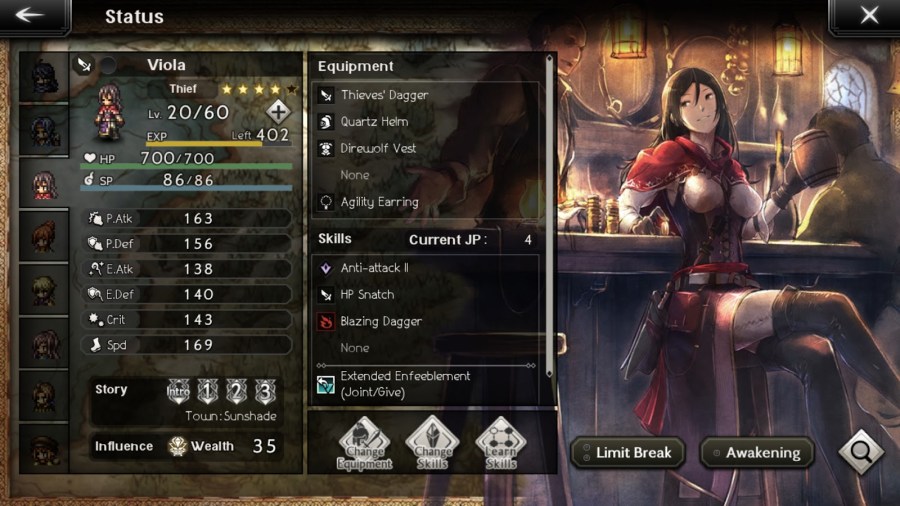The height and width of the screenshot is (506, 900).
Task: Tap the magnifying glass view button
Action: [x=859, y=452]
